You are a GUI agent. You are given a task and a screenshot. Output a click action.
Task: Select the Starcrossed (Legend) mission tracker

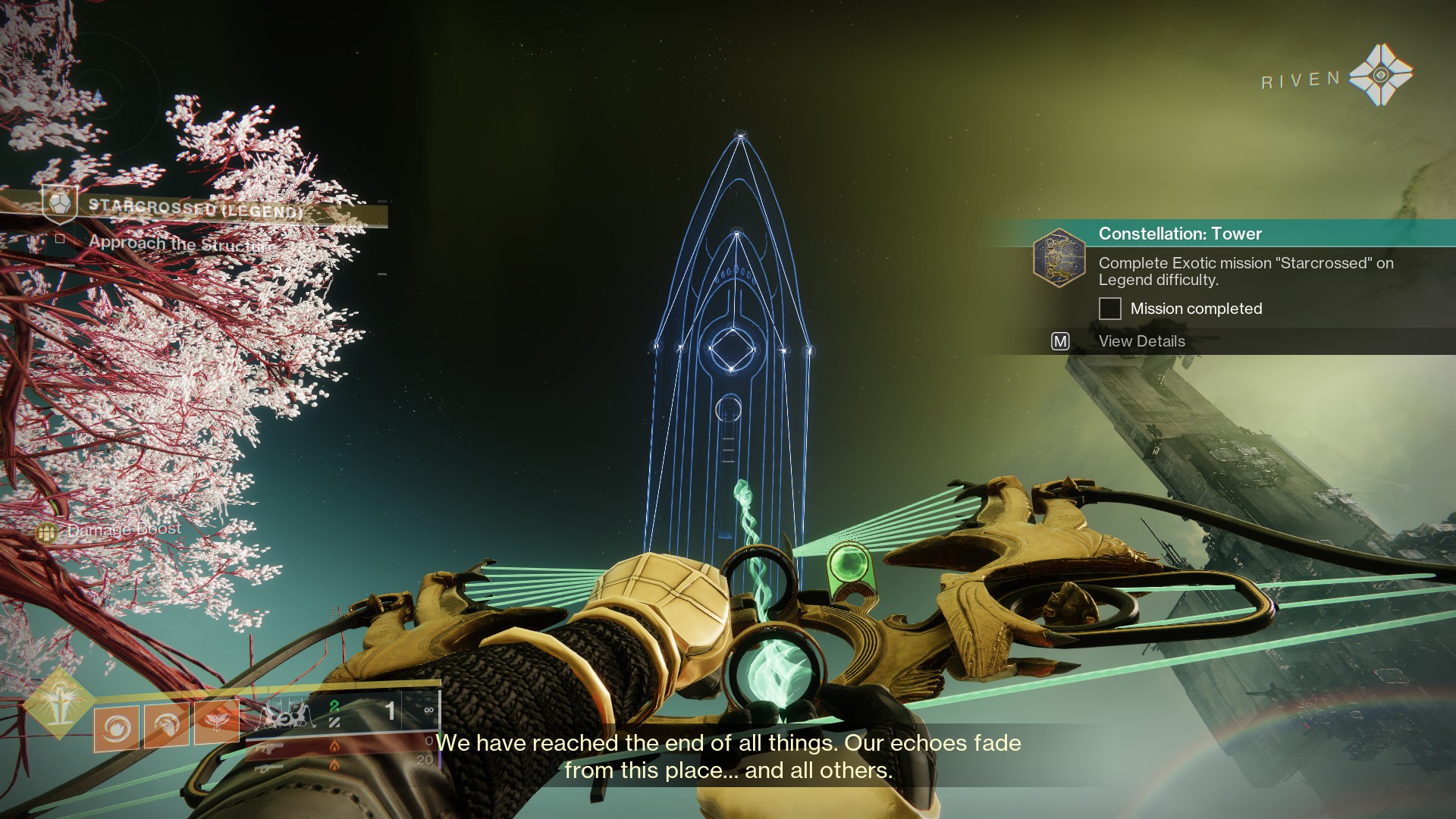196,206
